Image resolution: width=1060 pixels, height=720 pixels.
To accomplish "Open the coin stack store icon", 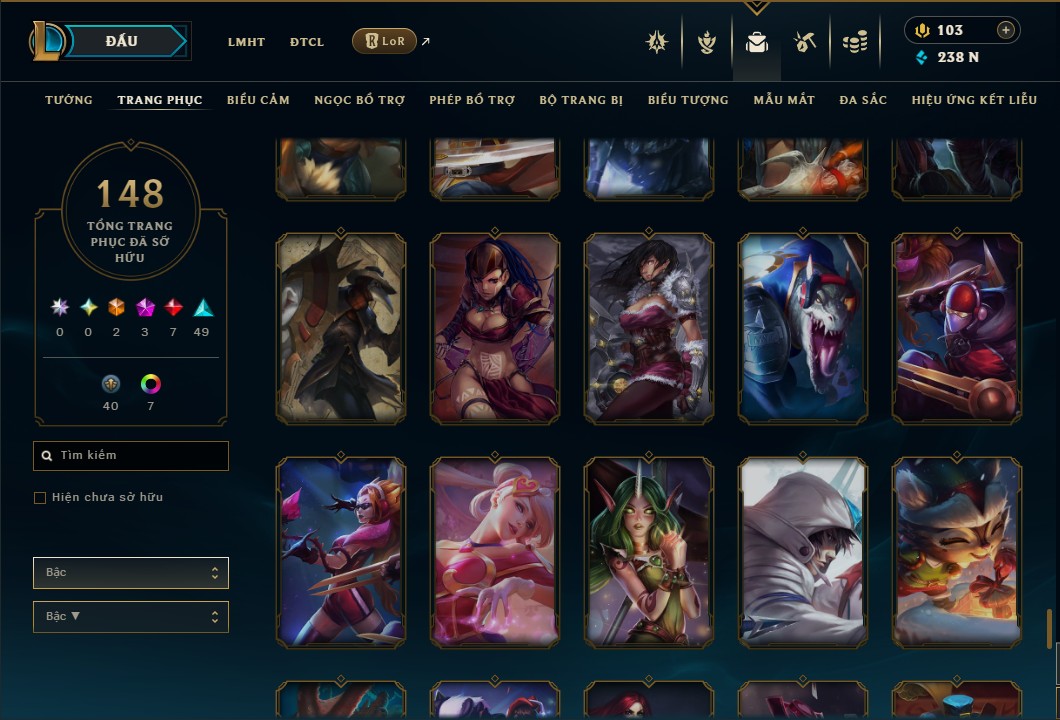I will 854,42.
